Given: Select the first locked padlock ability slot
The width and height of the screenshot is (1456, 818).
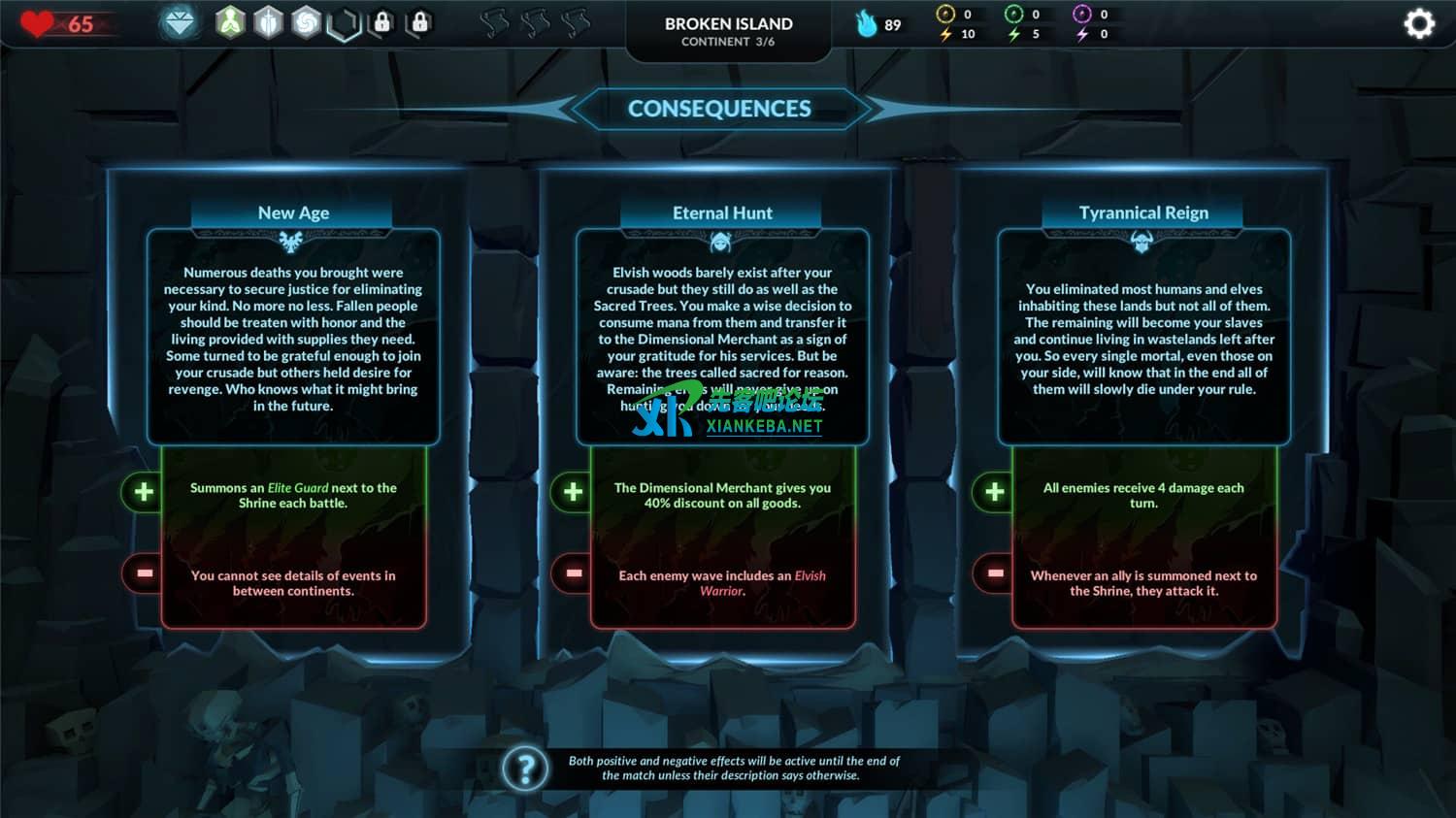Looking at the screenshot, I should 382,24.
